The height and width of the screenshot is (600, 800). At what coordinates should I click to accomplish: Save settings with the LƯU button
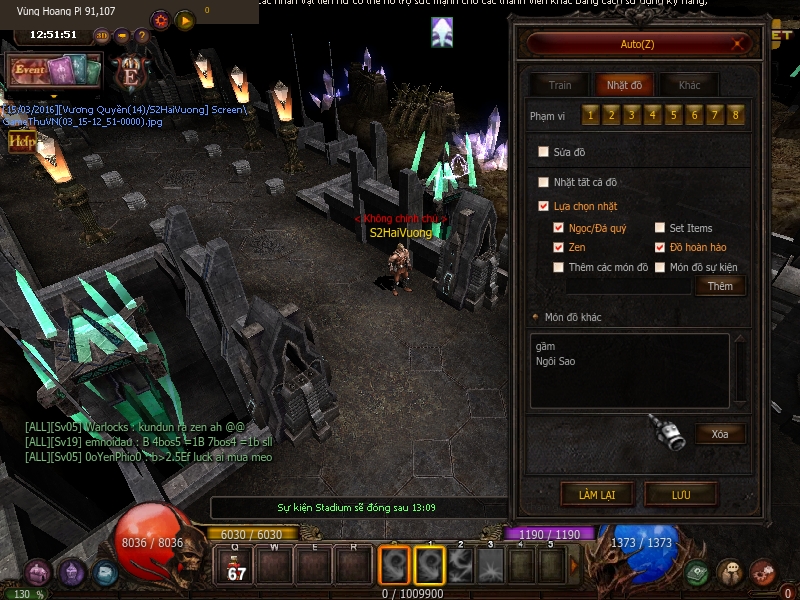click(681, 494)
